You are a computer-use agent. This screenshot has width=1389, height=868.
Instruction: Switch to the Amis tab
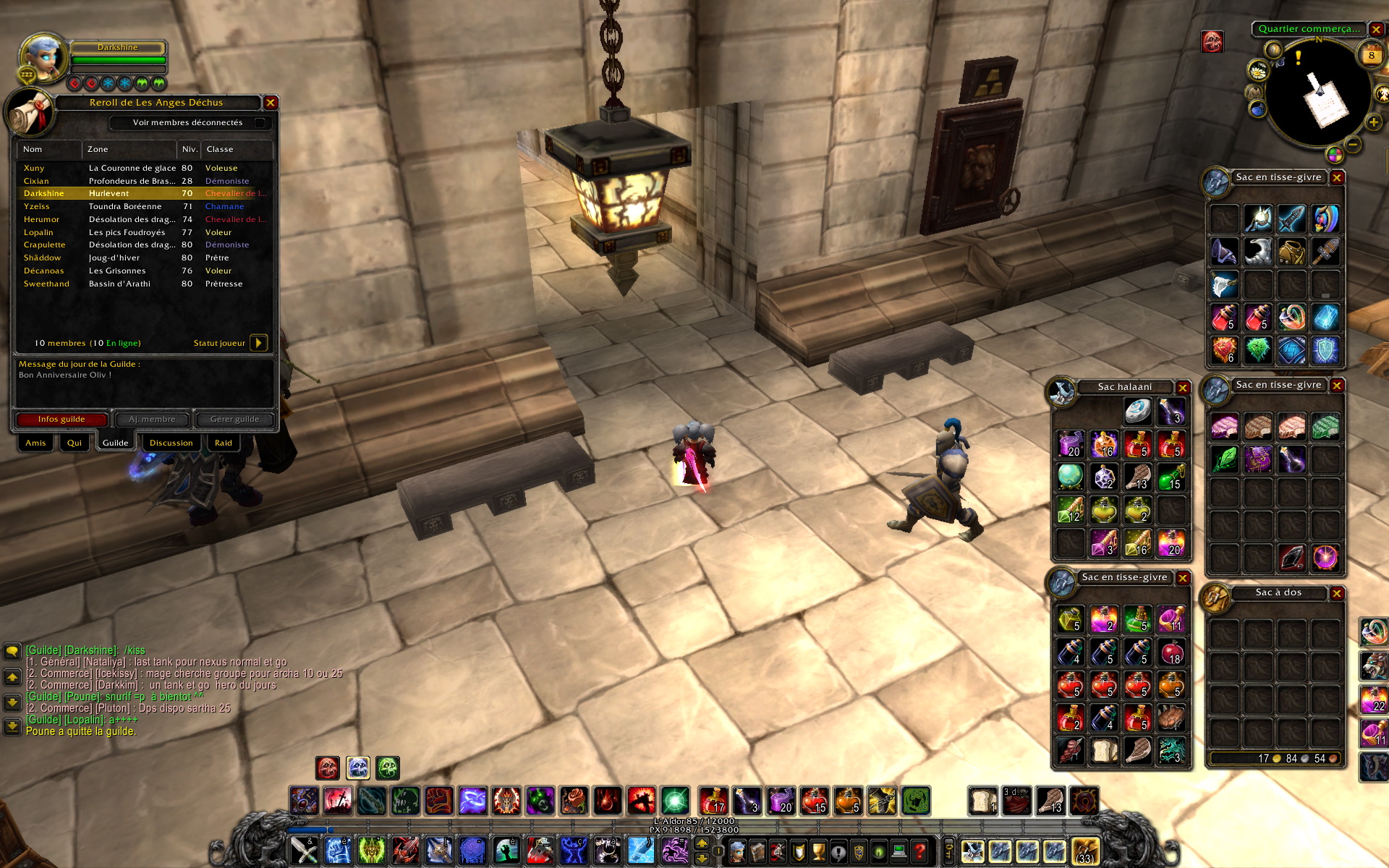tap(35, 443)
